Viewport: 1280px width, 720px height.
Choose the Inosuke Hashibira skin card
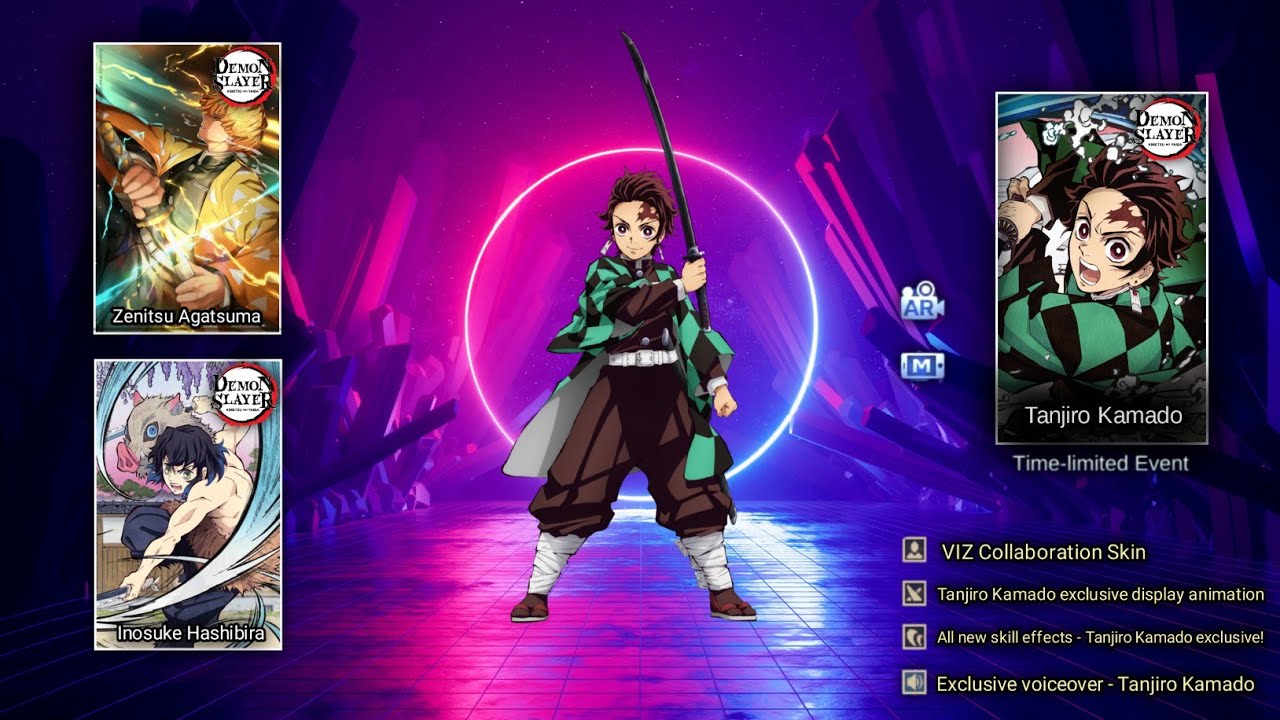point(188,505)
